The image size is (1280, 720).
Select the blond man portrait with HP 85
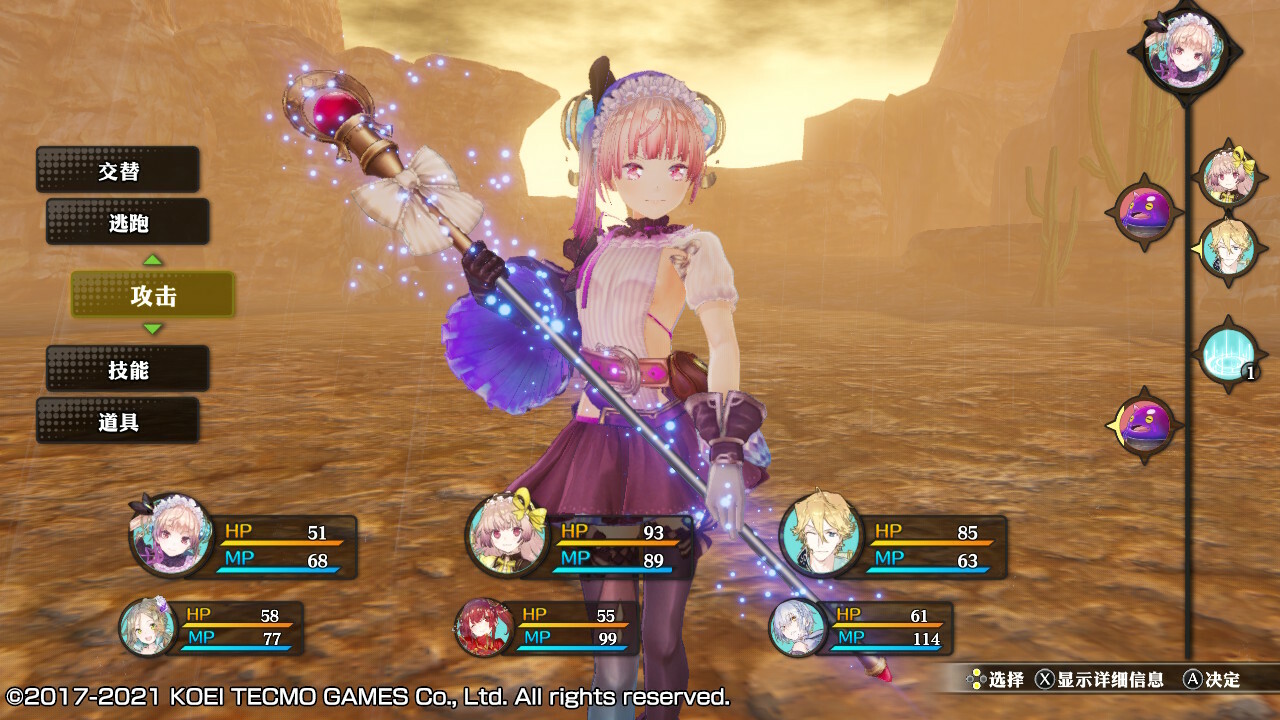(x=821, y=535)
